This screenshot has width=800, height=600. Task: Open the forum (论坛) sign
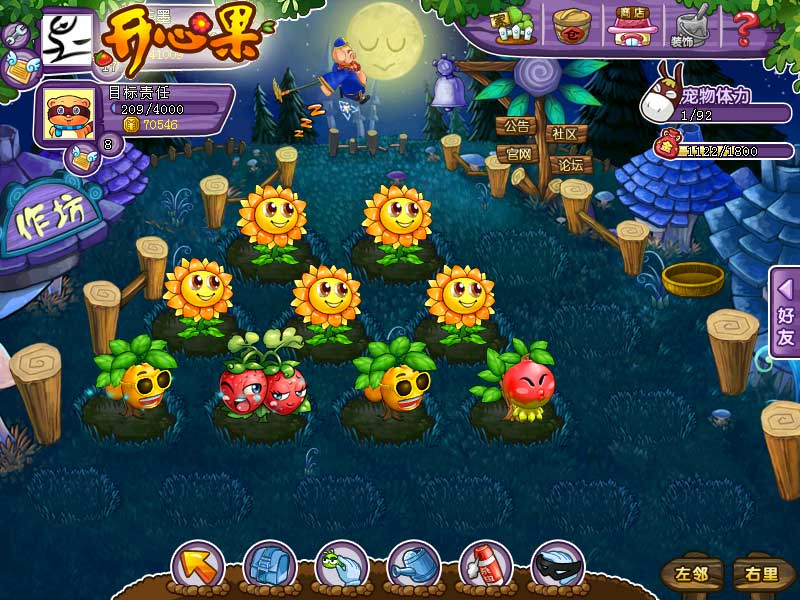click(570, 165)
